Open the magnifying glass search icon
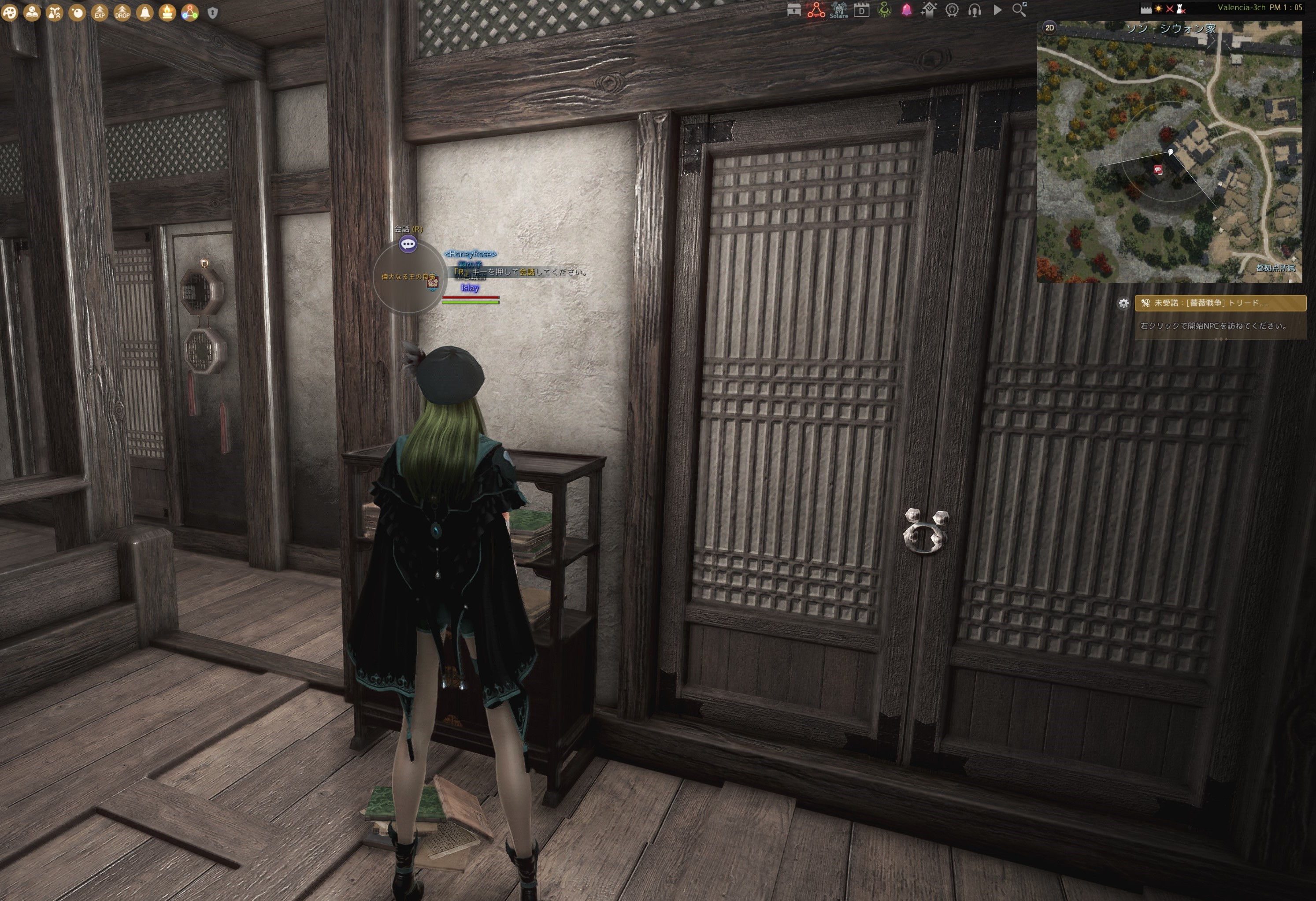1316x901 pixels. pos(1019,10)
